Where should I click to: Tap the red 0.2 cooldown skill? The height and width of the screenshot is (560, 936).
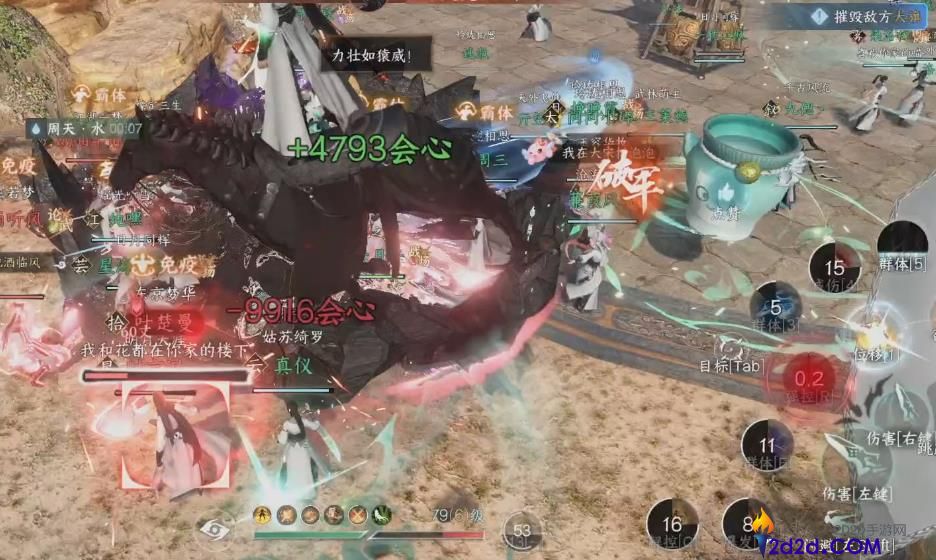(x=808, y=379)
